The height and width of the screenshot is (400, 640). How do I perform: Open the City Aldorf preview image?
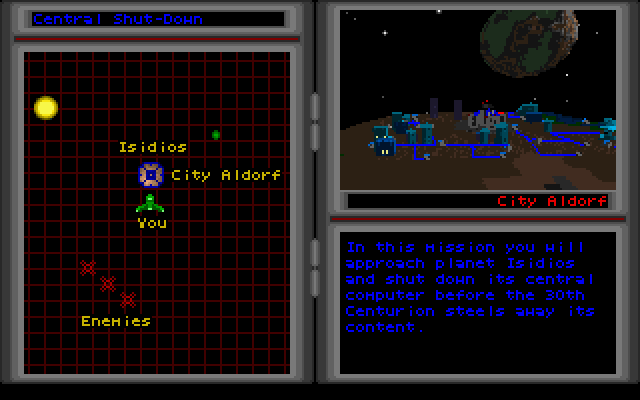point(477,98)
